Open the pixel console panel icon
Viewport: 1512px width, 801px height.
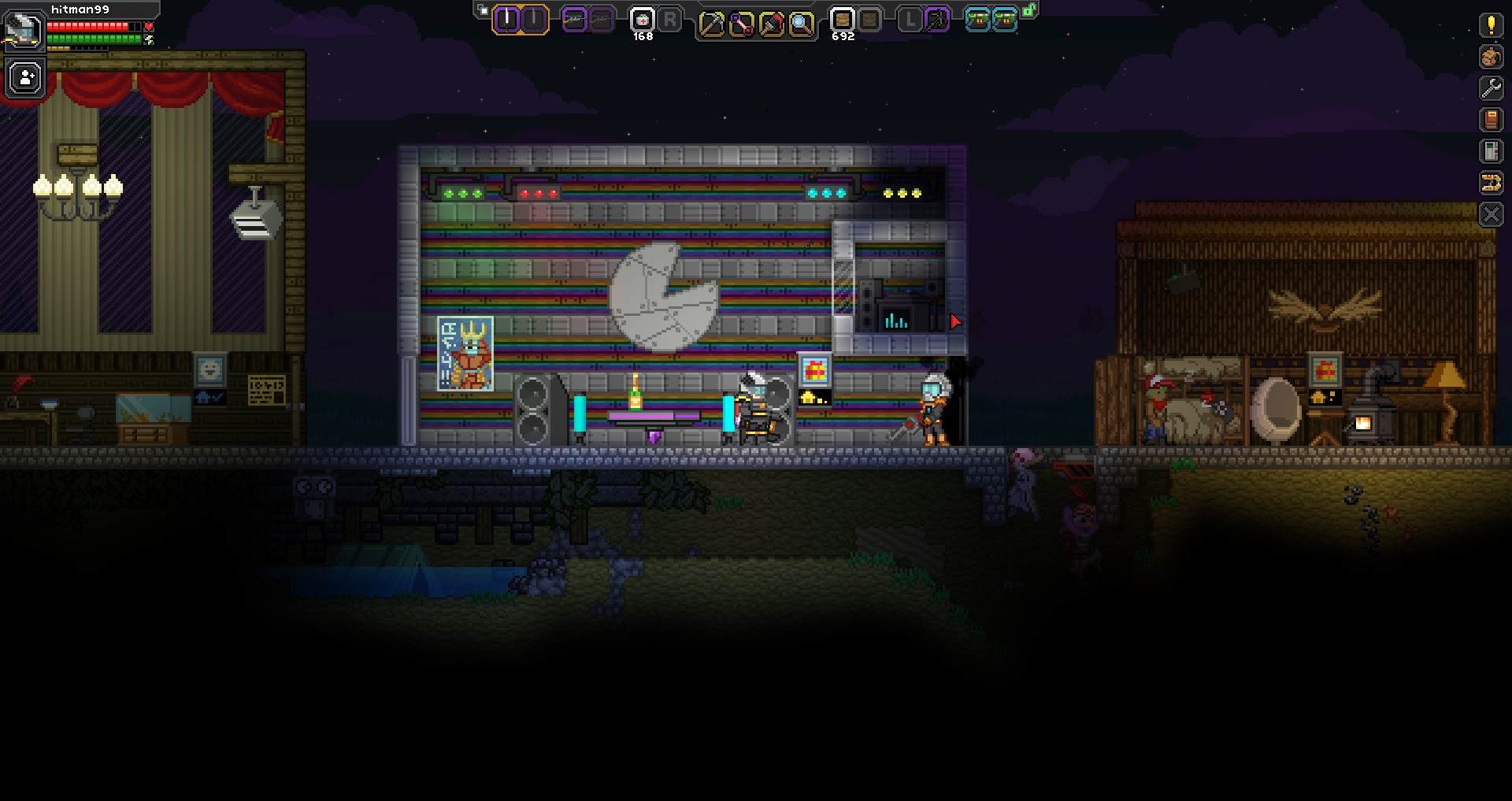click(x=1492, y=150)
